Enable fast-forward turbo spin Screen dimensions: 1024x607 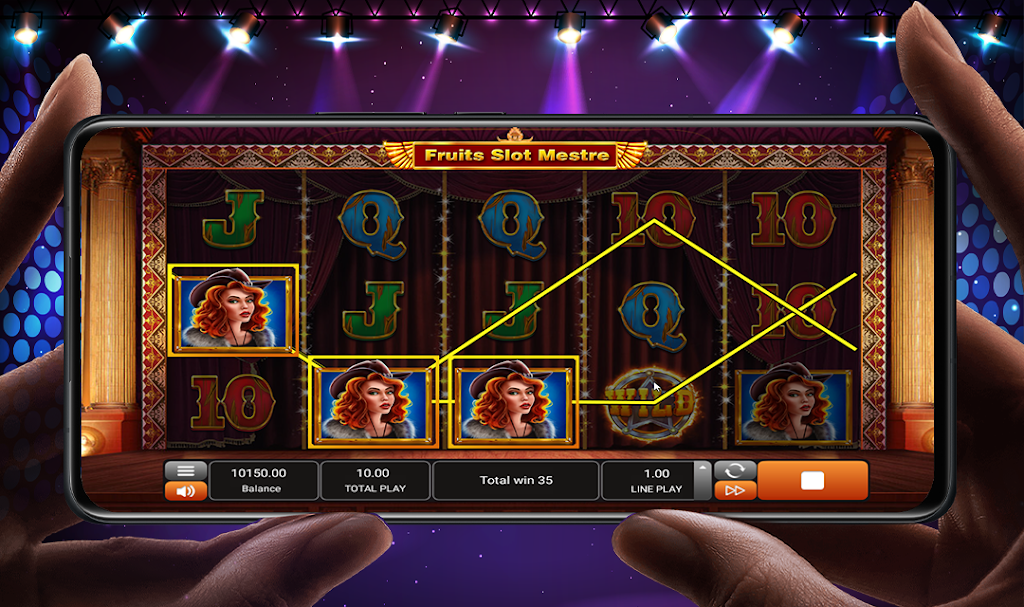pos(734,490)
